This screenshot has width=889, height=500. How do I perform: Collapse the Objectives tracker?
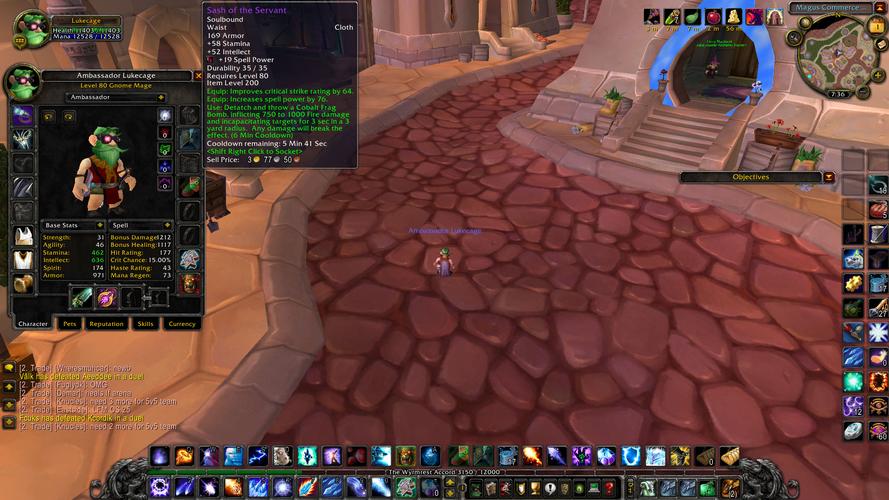[829, 177]
